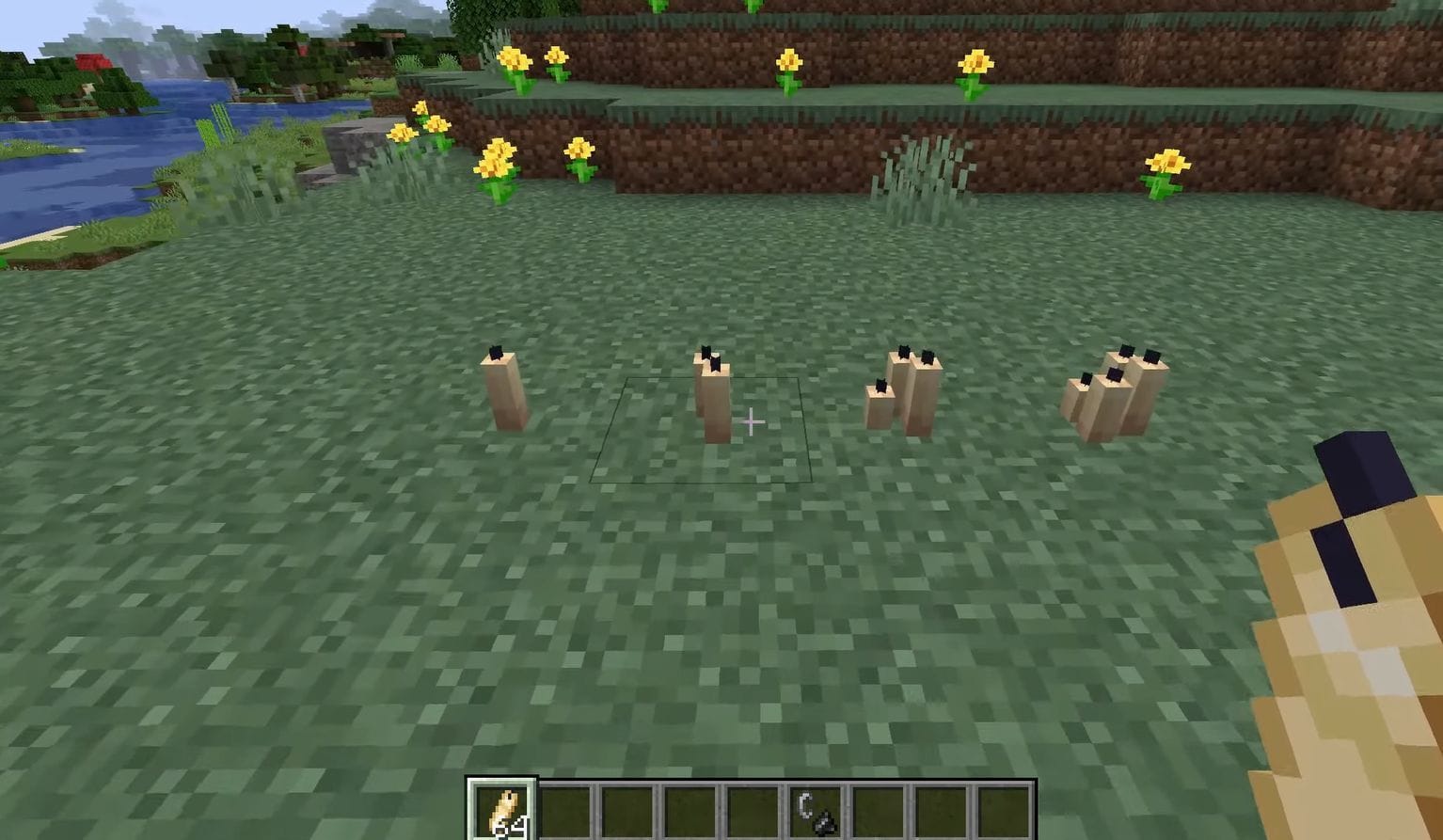Image resolution: width=1443 pixels, height=840 pixels.
Task: Click the seventh hotbar slot
Action: [x=880, y=811]
